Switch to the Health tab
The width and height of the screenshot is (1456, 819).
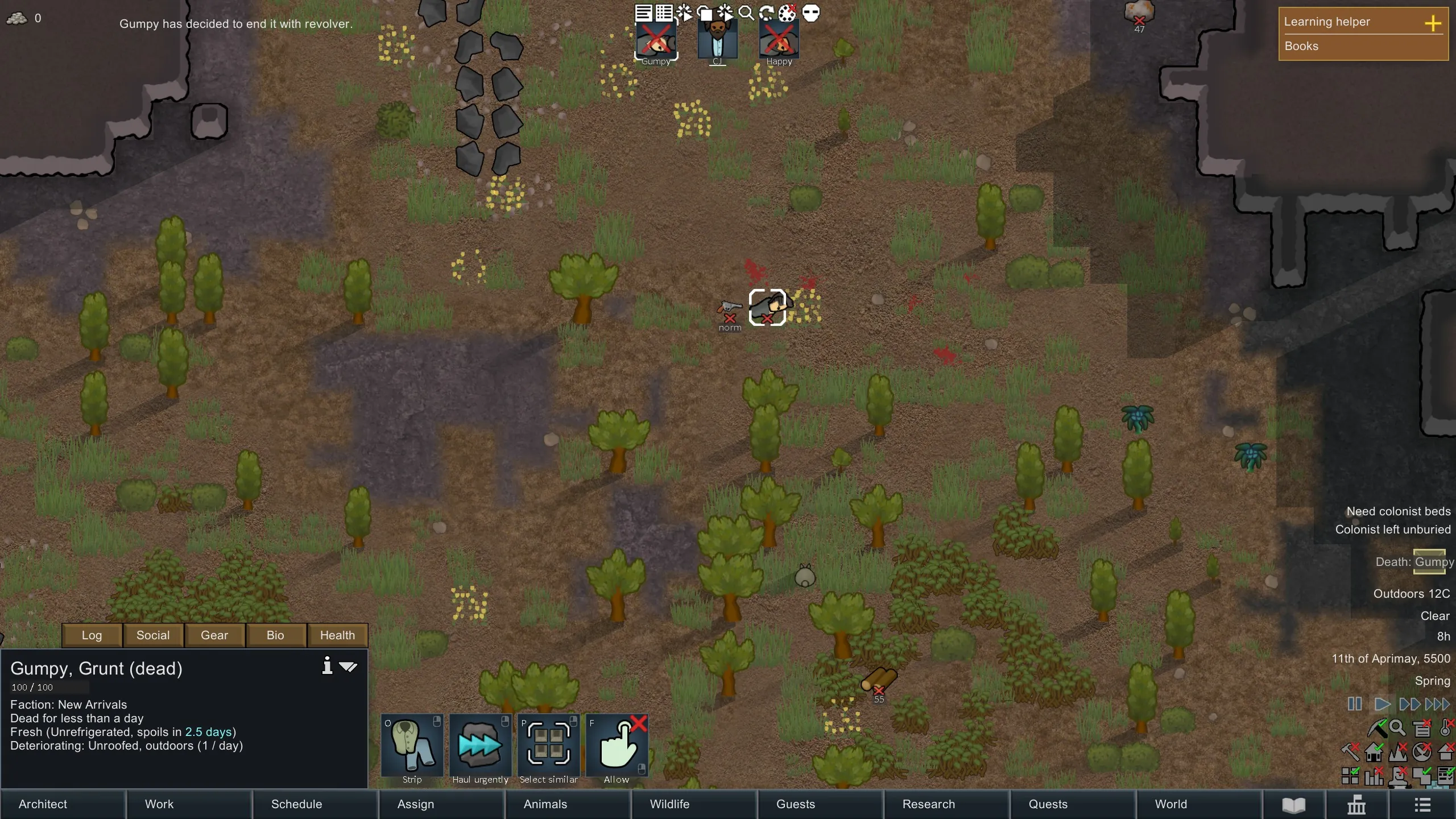[x=337, y=635]
